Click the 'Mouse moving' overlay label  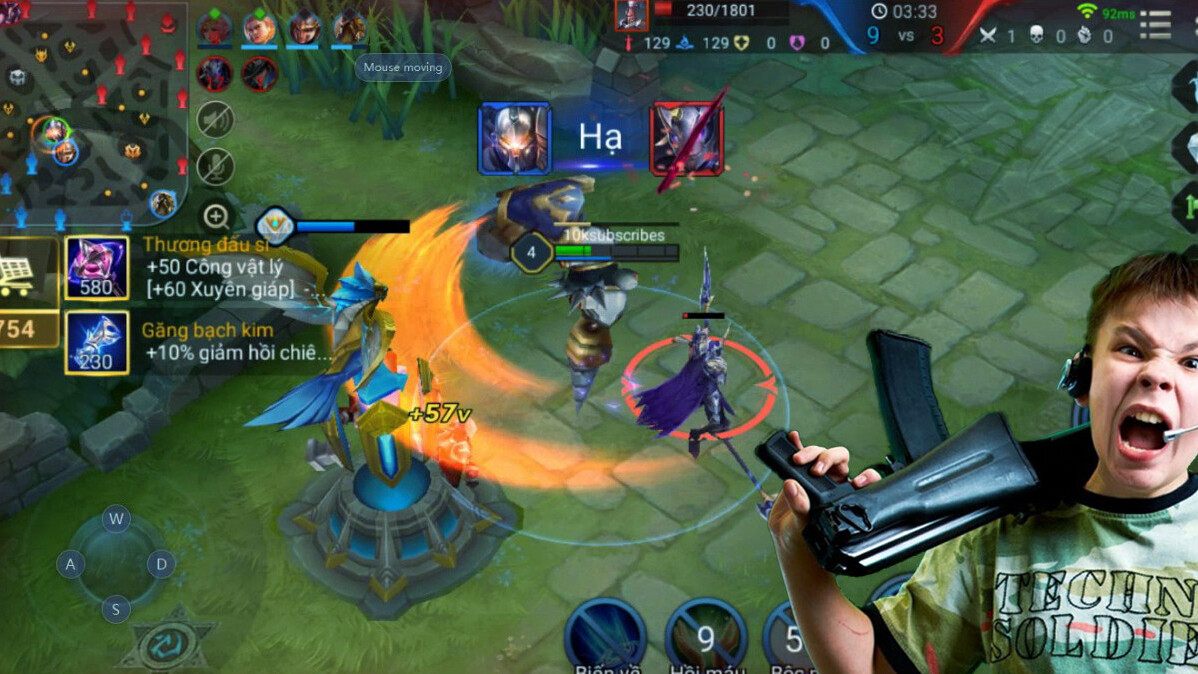(x=403, y=68)
